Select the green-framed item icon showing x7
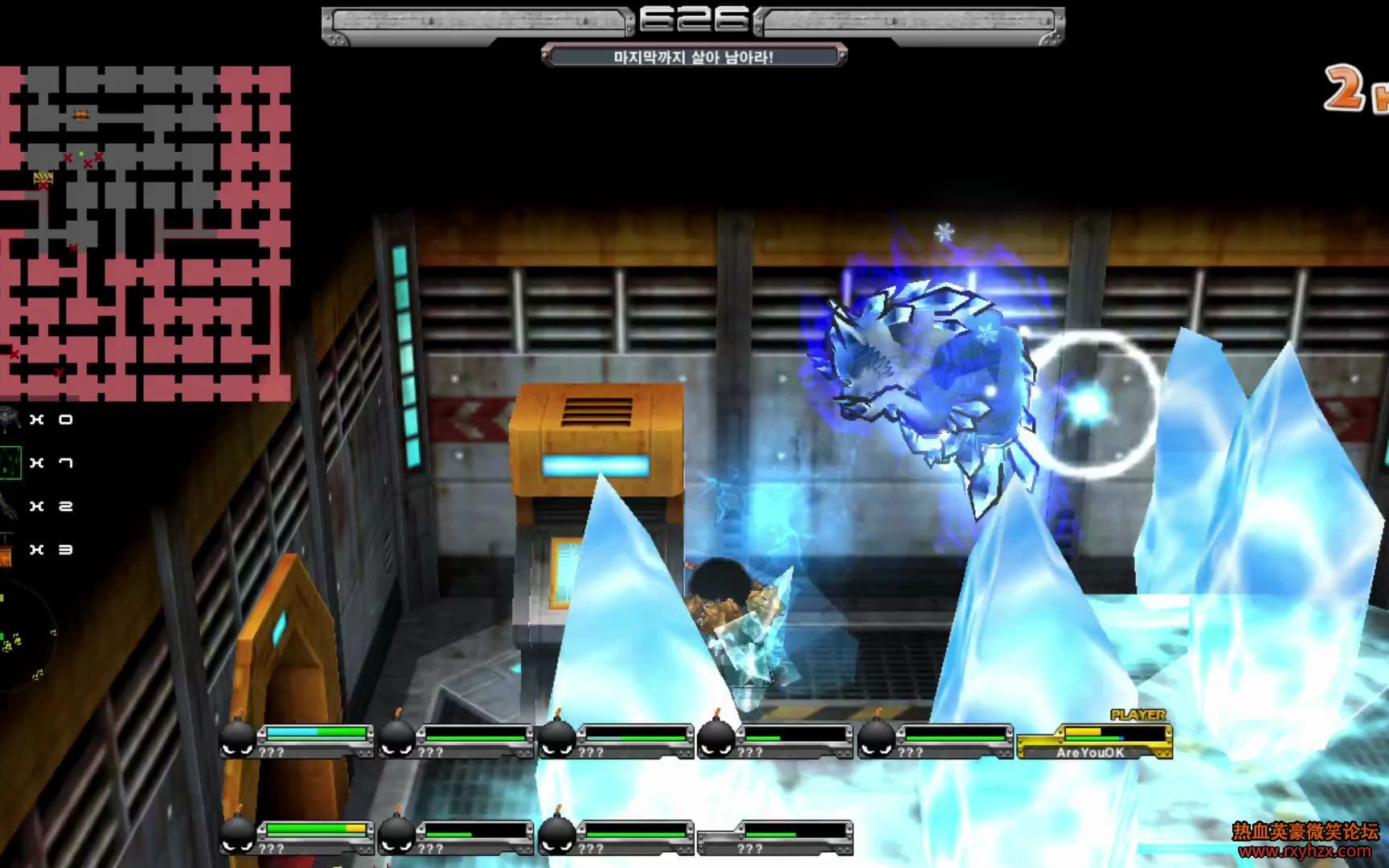The height and width of the screenshot is (868, 1389). tap(10, 463)
